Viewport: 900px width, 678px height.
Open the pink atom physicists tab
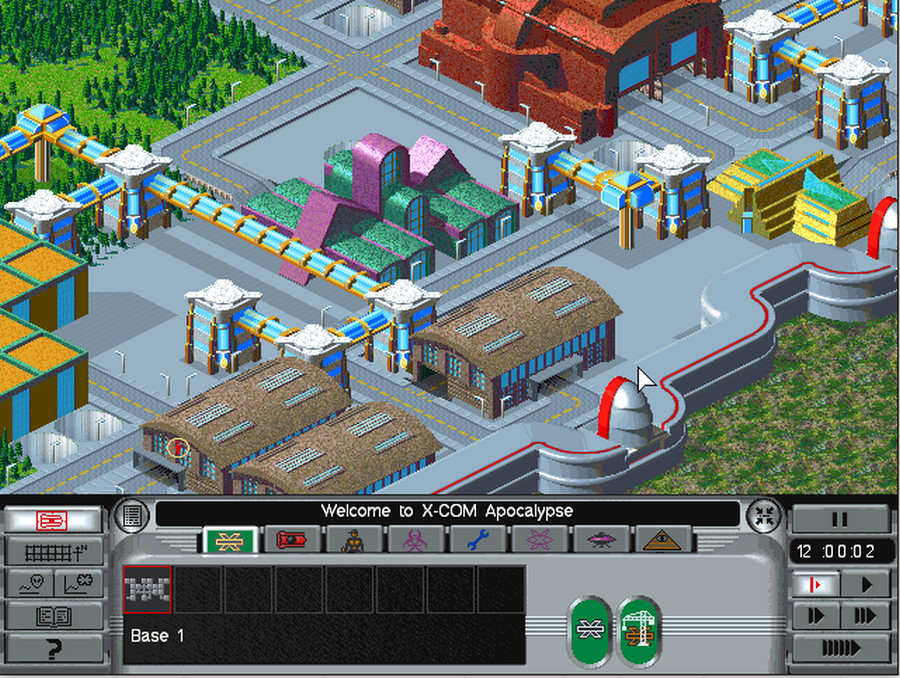point(538,541)
